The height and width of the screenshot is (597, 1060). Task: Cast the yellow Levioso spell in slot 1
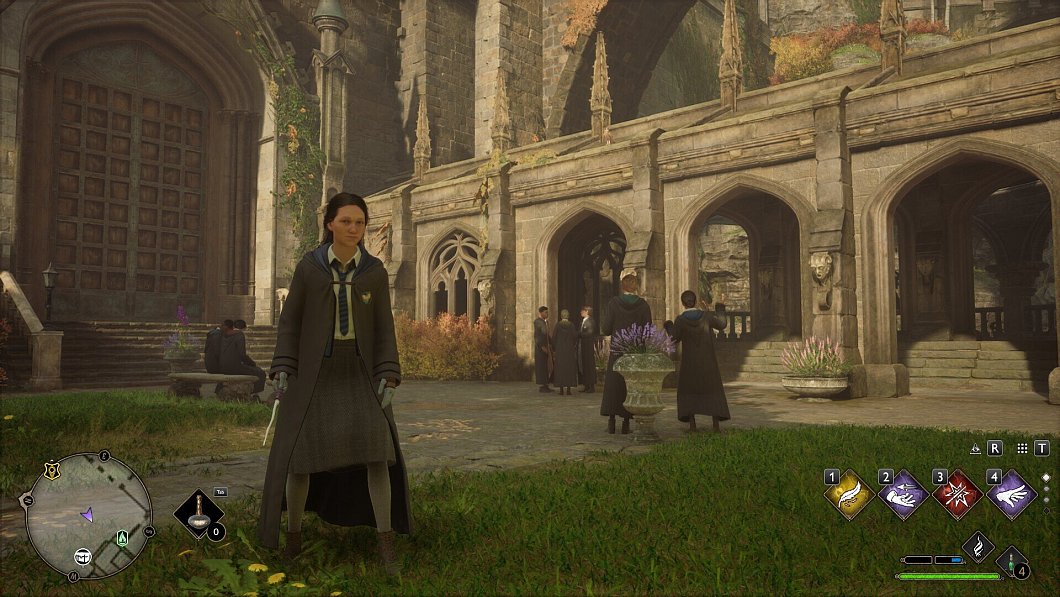(850, 495)
